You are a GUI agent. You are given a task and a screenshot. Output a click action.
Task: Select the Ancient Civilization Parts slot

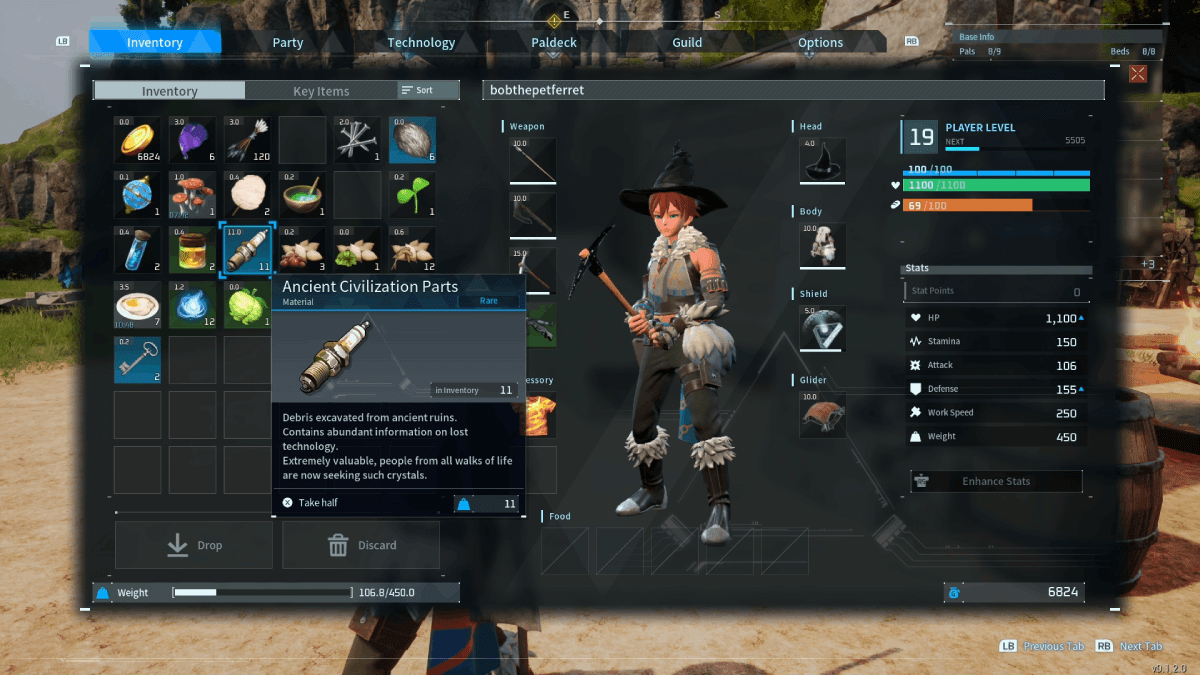pos(247,250)
